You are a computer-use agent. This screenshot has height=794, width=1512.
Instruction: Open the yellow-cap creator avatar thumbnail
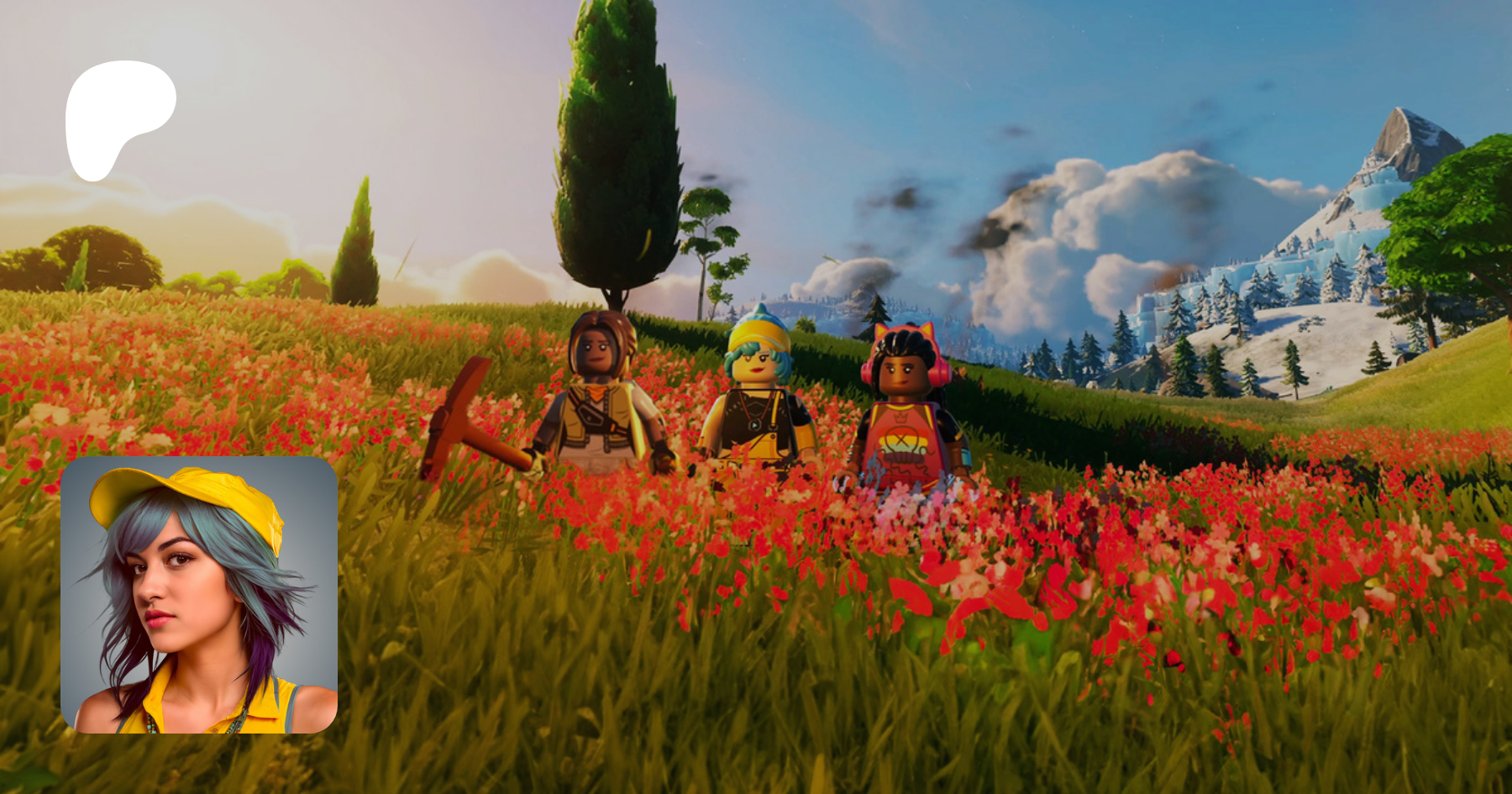coord(199,595)
